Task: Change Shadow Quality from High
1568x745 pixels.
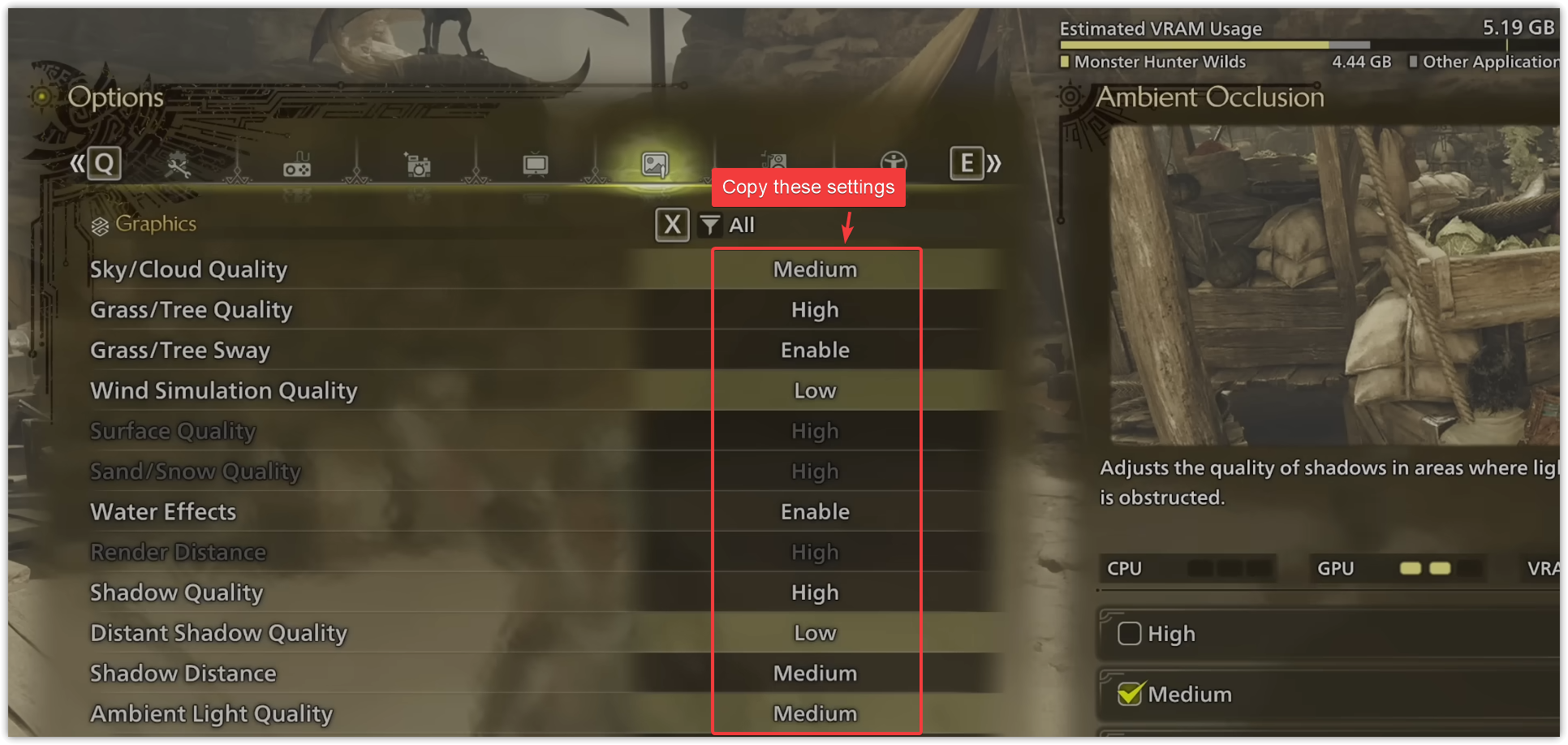Action: click(x=816, y=592)
